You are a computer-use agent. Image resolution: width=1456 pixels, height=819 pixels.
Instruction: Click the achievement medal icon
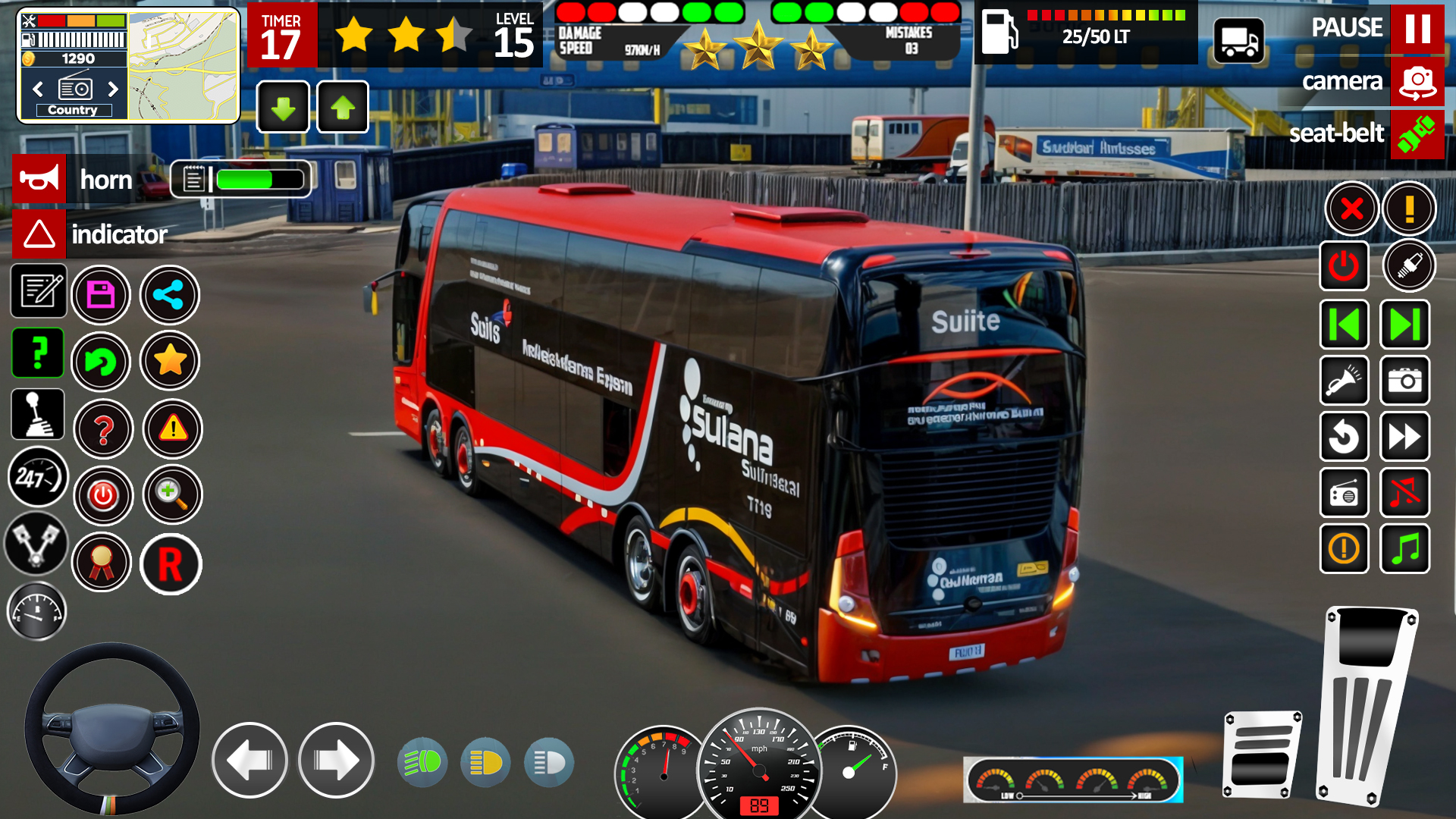click(102, 563)
